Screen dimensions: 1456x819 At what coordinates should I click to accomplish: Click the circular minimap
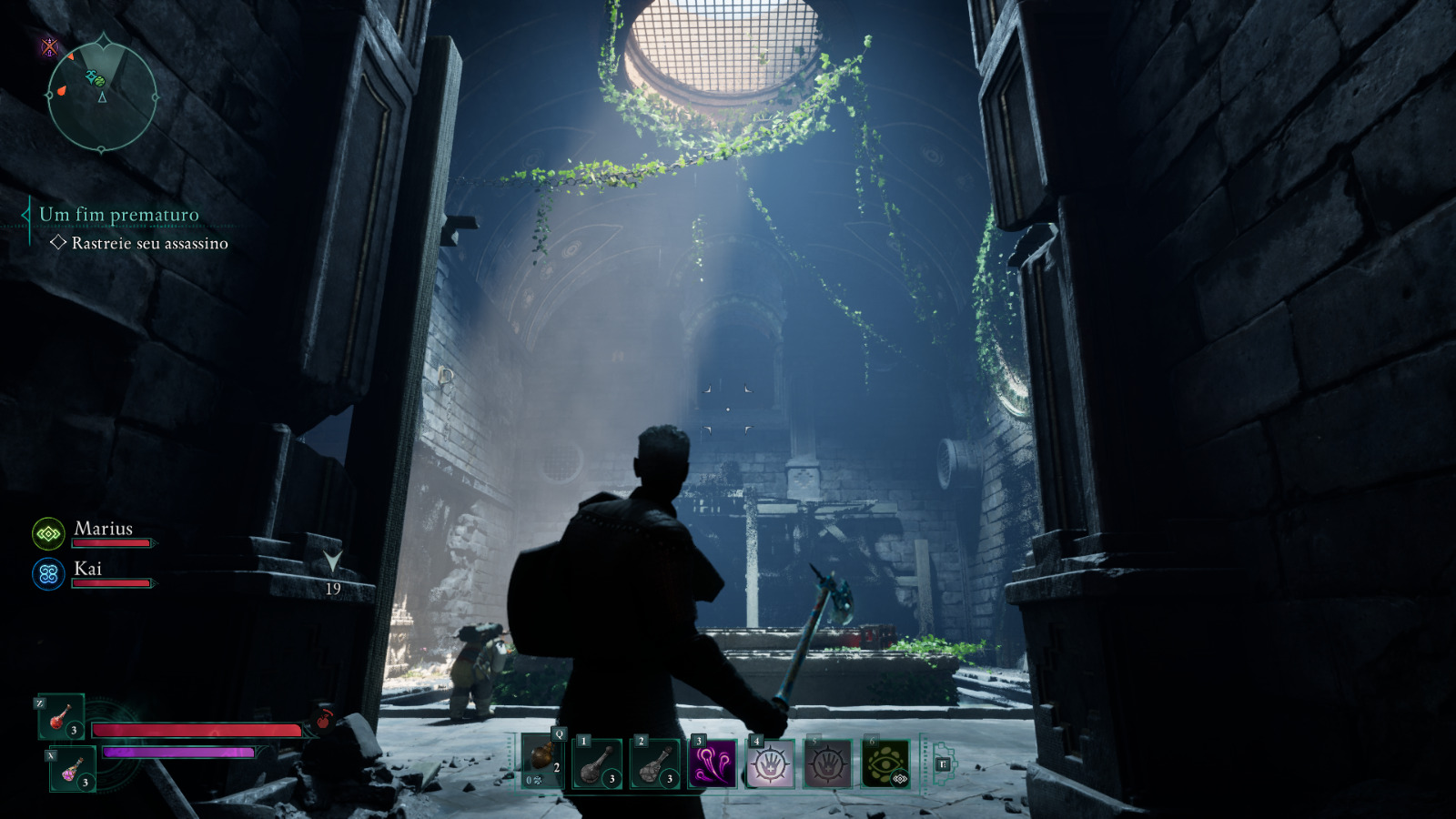point(102,96)
